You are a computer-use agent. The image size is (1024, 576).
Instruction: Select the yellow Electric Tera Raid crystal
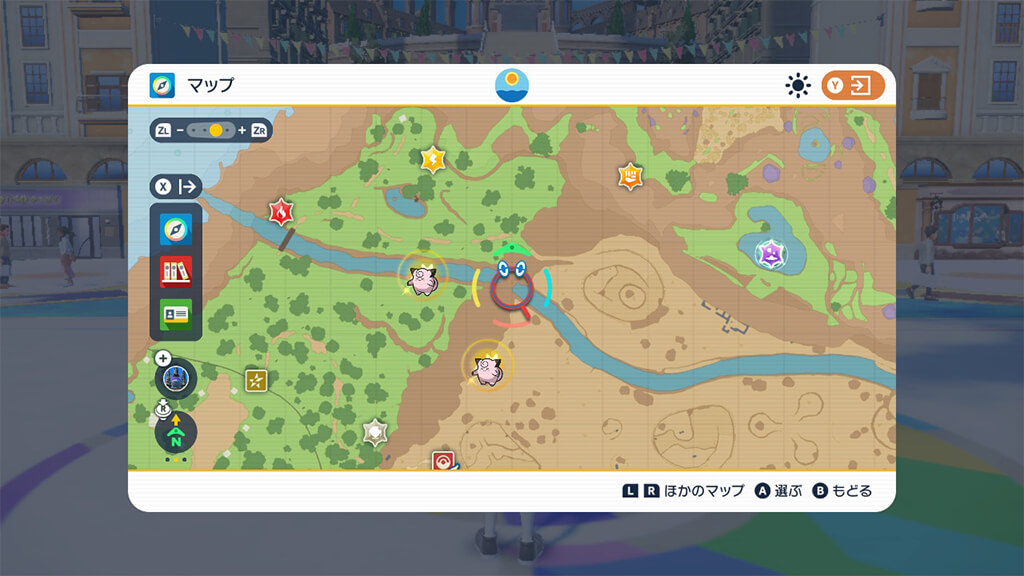(x=432, y=158)
